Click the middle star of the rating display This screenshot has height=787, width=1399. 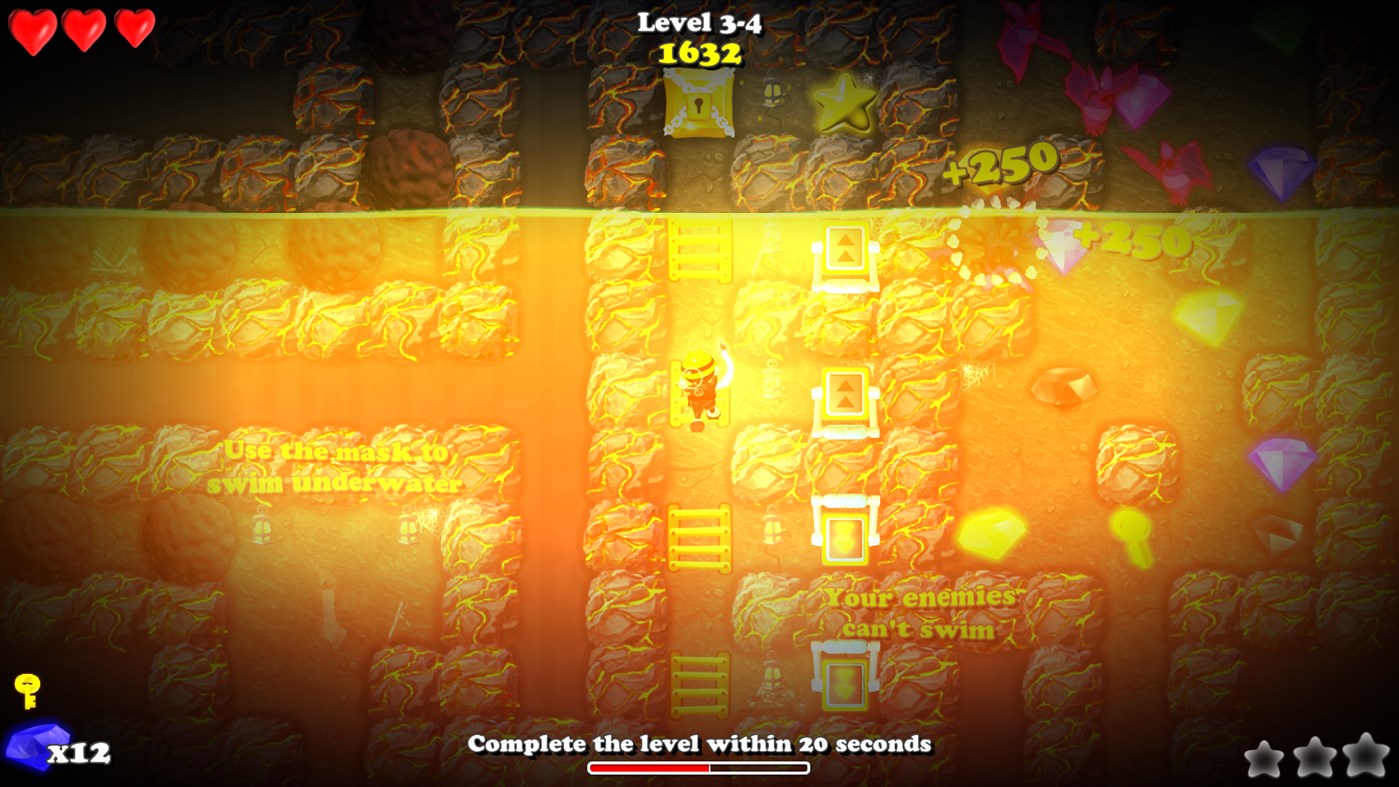point(1315,758)
